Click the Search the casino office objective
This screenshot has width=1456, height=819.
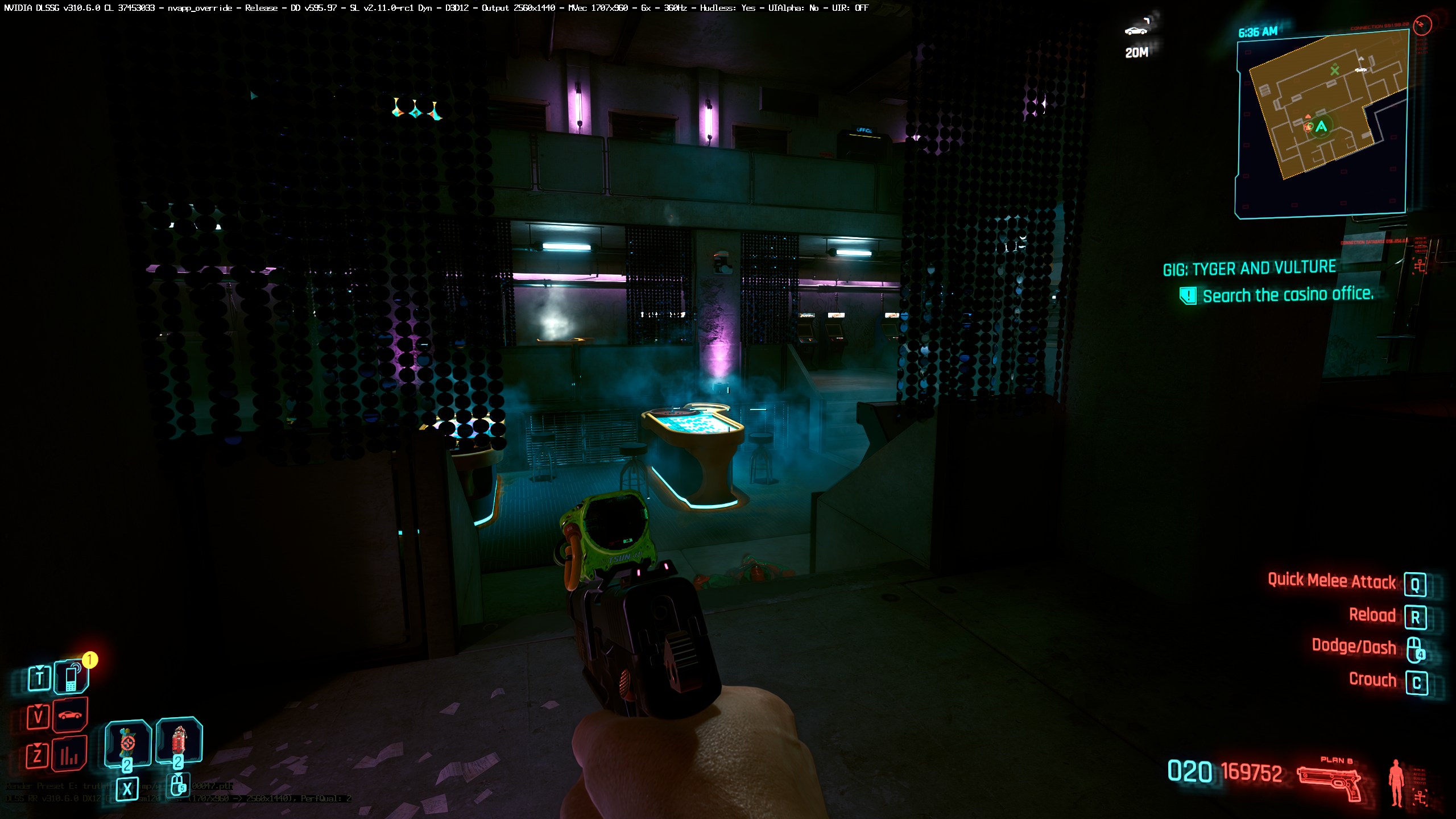point(1288,295)
